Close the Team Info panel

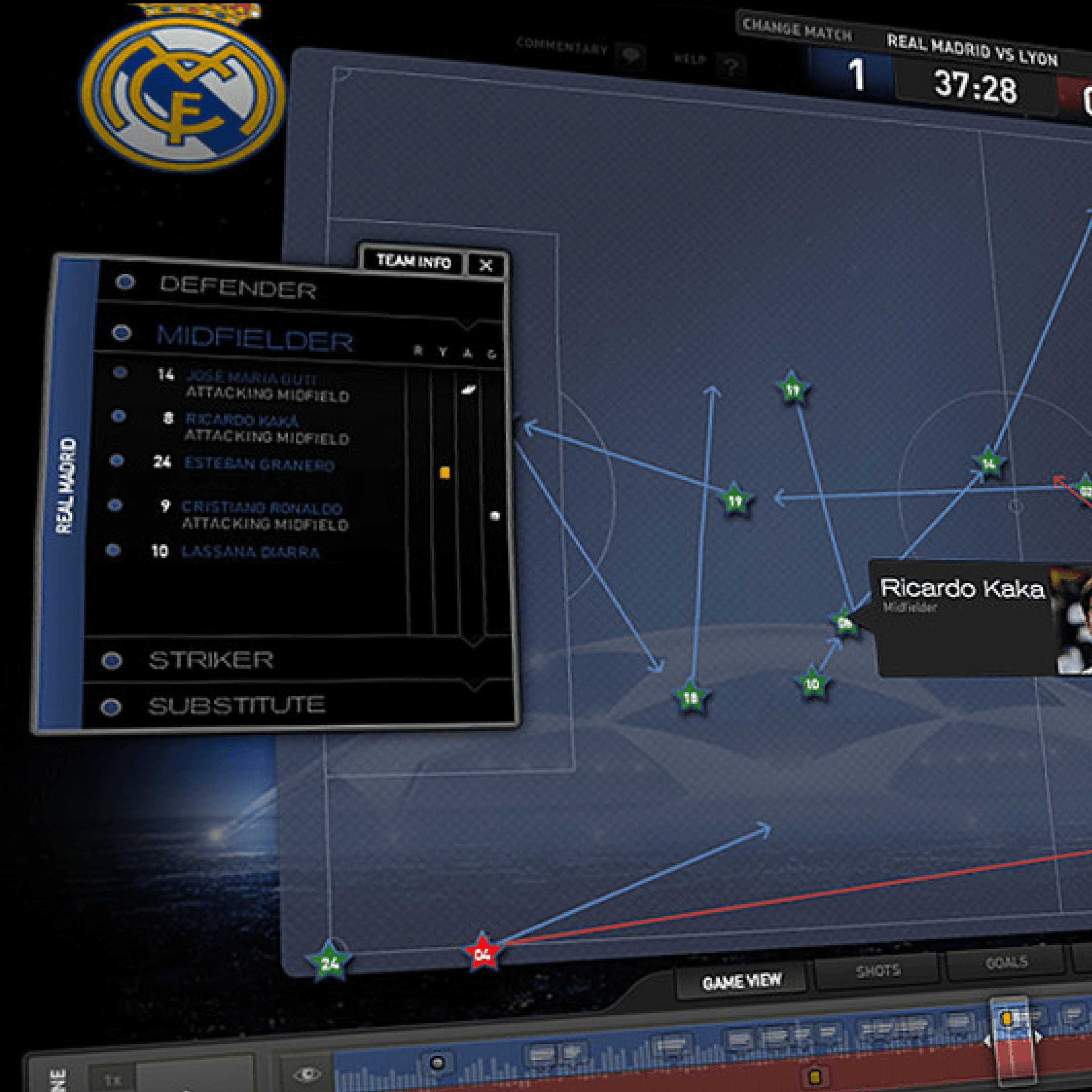[485, 265]
